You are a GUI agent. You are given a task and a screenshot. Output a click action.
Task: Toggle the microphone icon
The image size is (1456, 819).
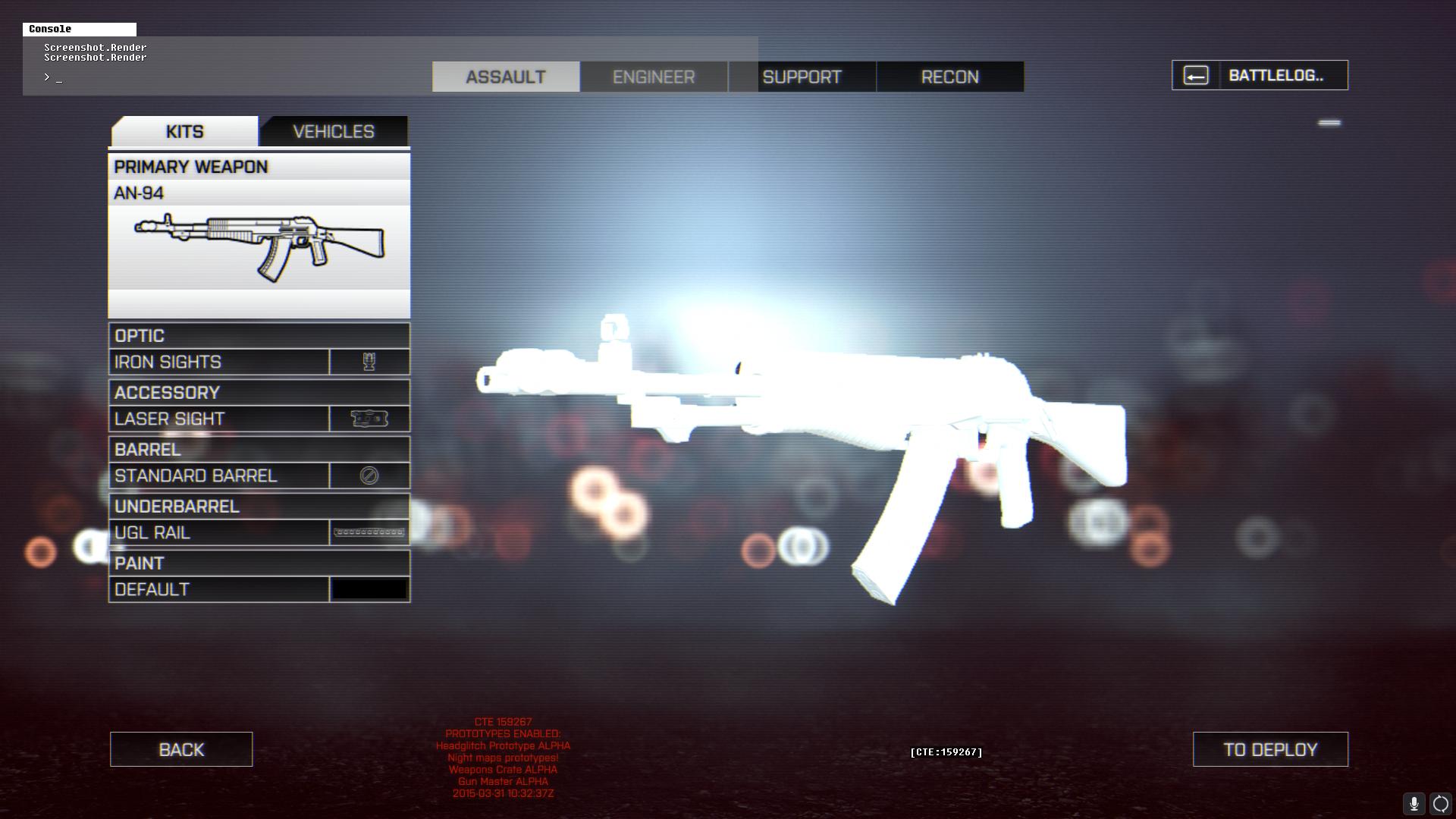point(1414,804)
